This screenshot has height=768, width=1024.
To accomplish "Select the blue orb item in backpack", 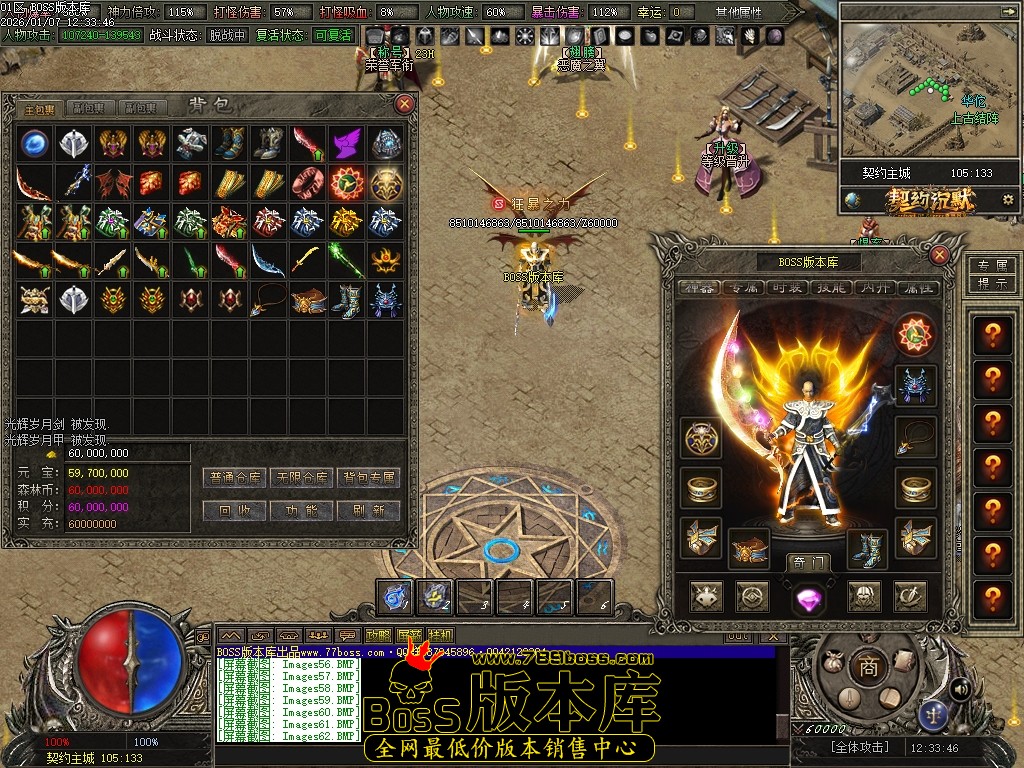I will click(35, 143).
